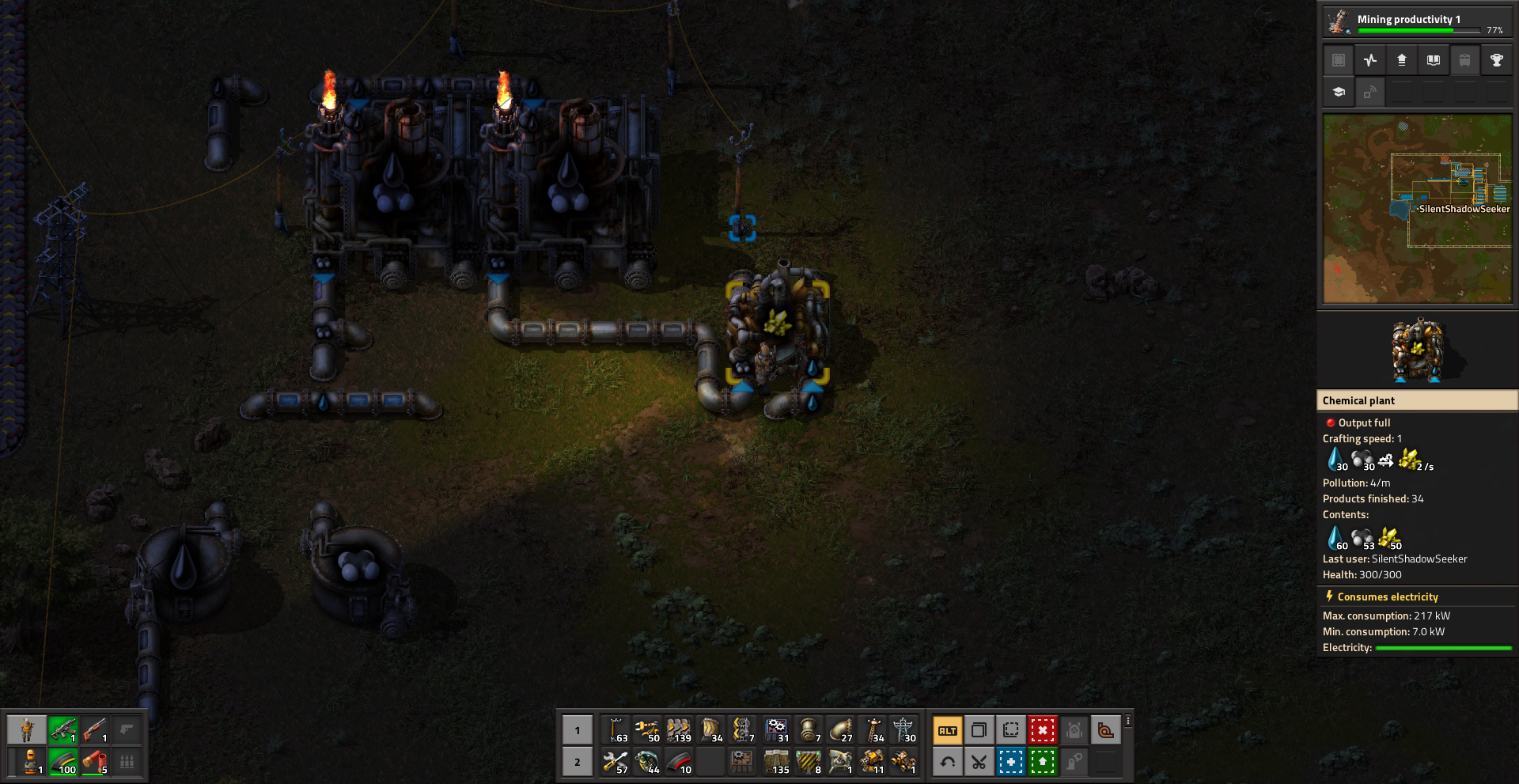The image size is (1519, 784).
Task: Choose the grenade slot in the hotbar
Action: [x=647, y=762]
